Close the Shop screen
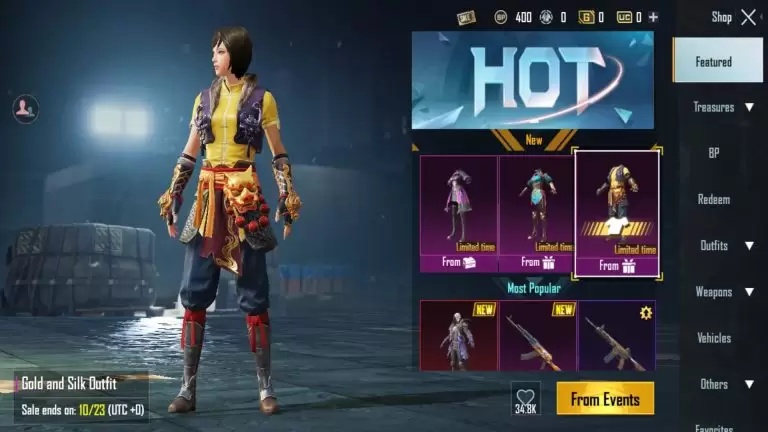 coord(748,17)
